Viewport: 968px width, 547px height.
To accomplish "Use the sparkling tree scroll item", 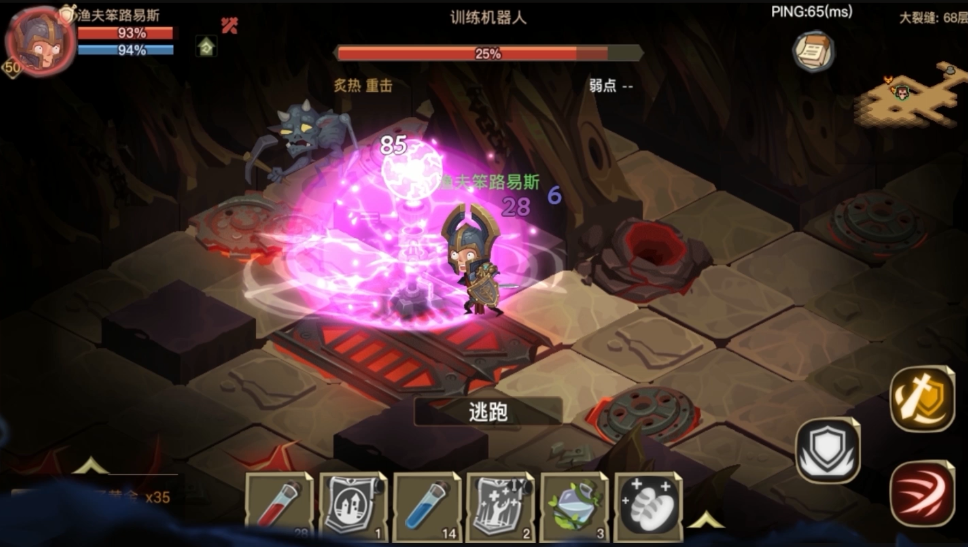I will coord(500,506).
